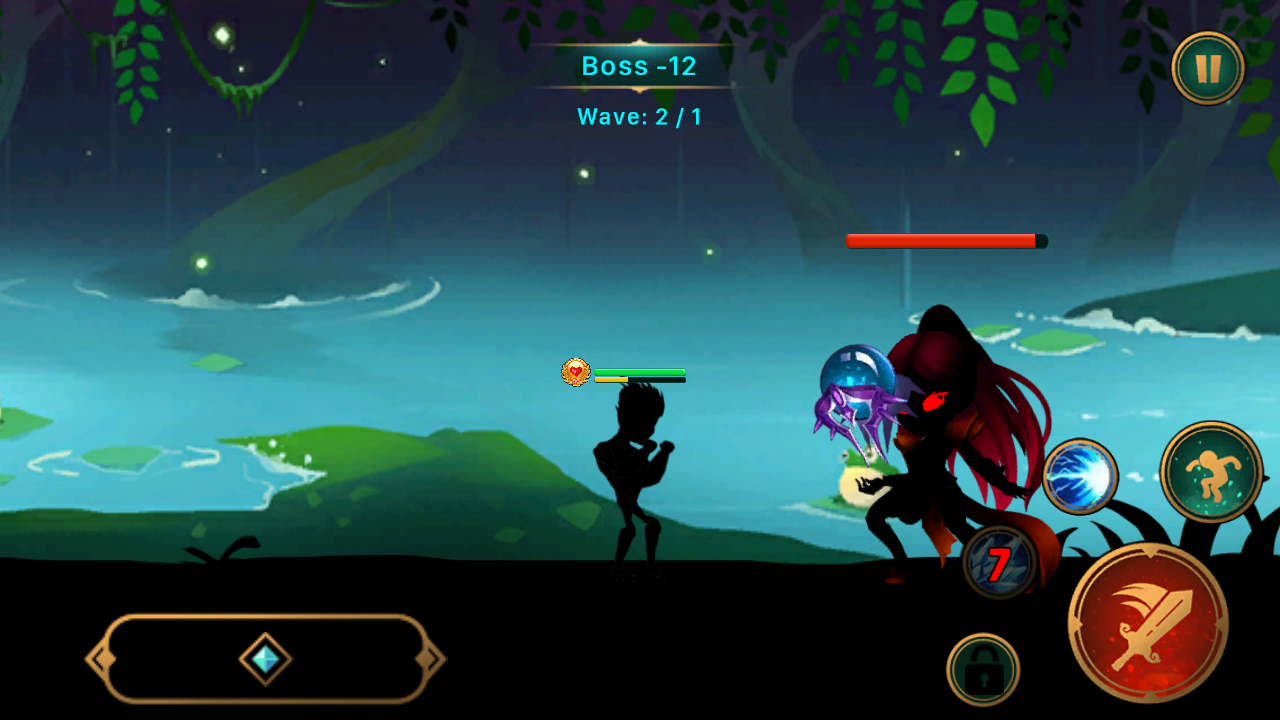Tap the skill on cooldown showing 7
This screenshot has width=1280, height=720.
pyautogui.click(x=999, y=563)
